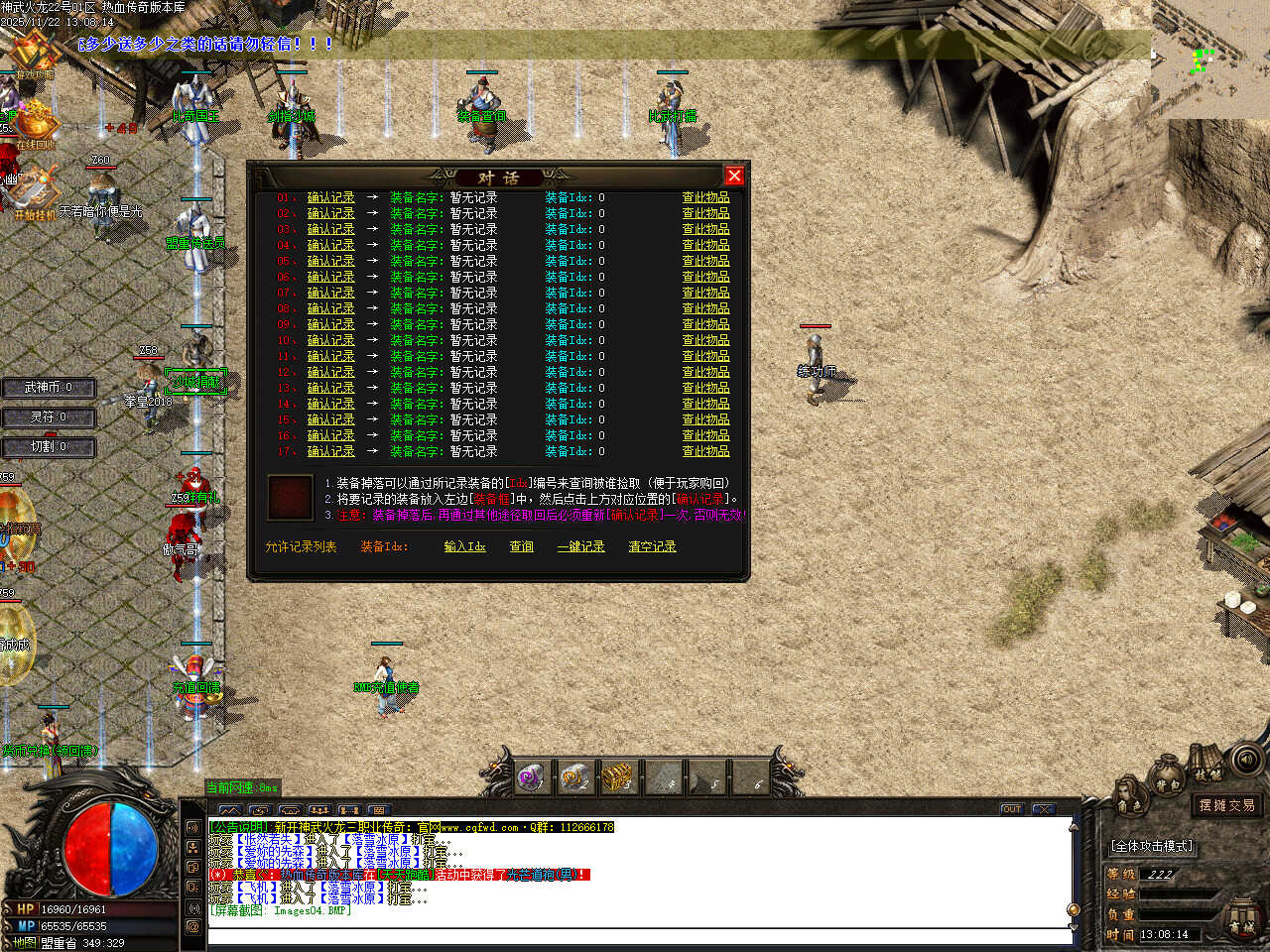Select the 查询 query link
Image resolution: width=1270 pixels, height=952 pixels.
pos(521,546)
